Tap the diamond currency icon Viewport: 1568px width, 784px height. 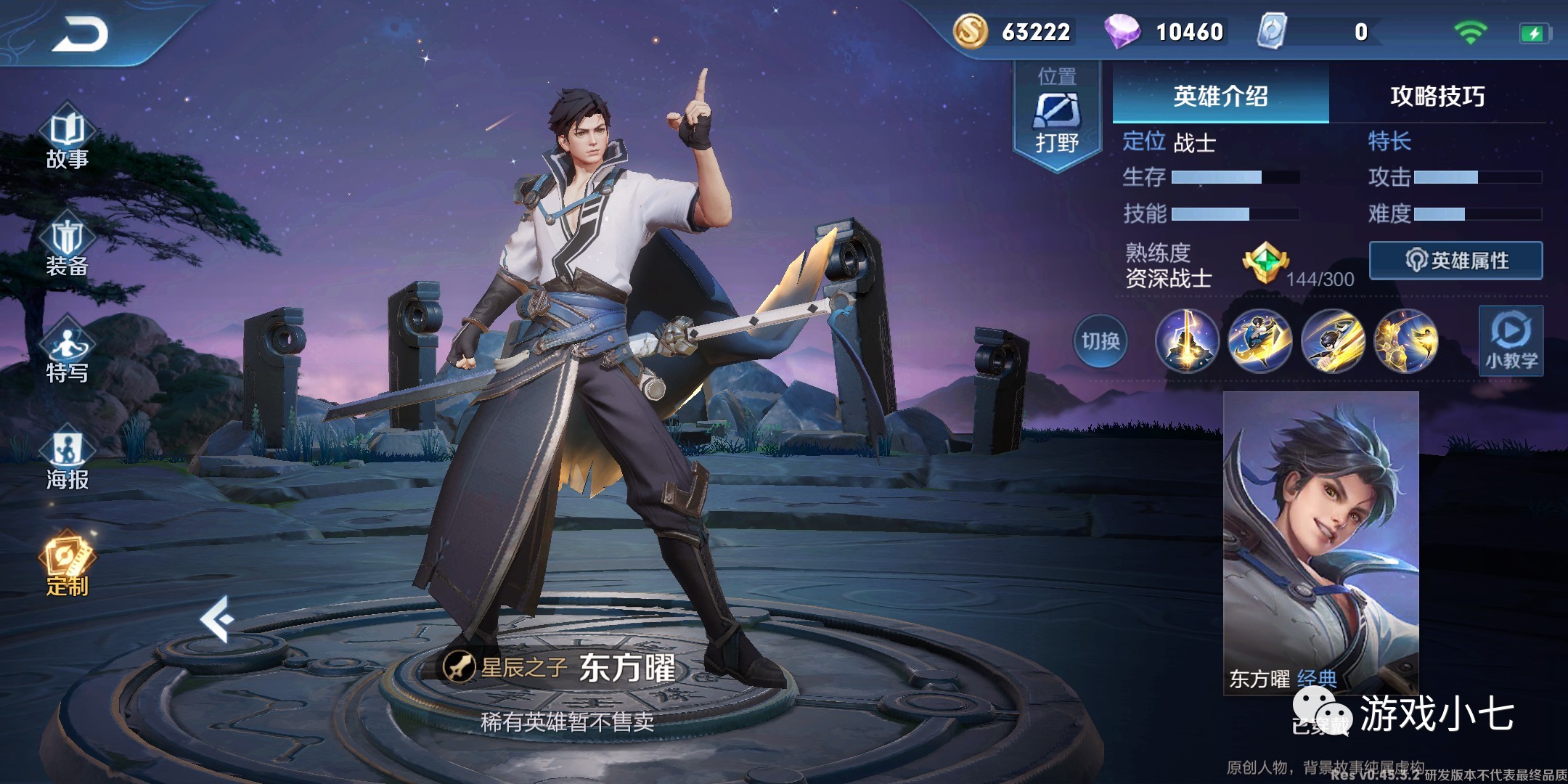[x=1124, y=32]
